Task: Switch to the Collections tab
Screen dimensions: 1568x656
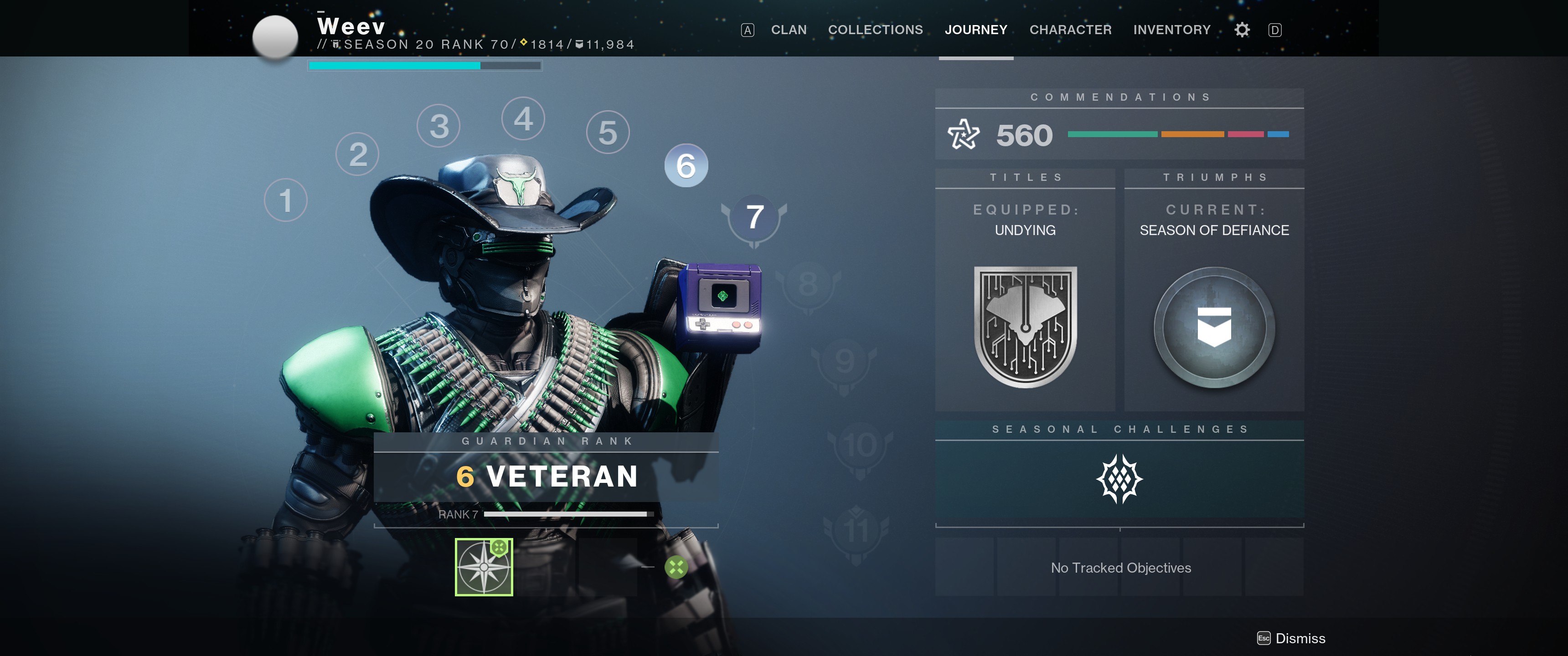Action: [x=875, y=30]
